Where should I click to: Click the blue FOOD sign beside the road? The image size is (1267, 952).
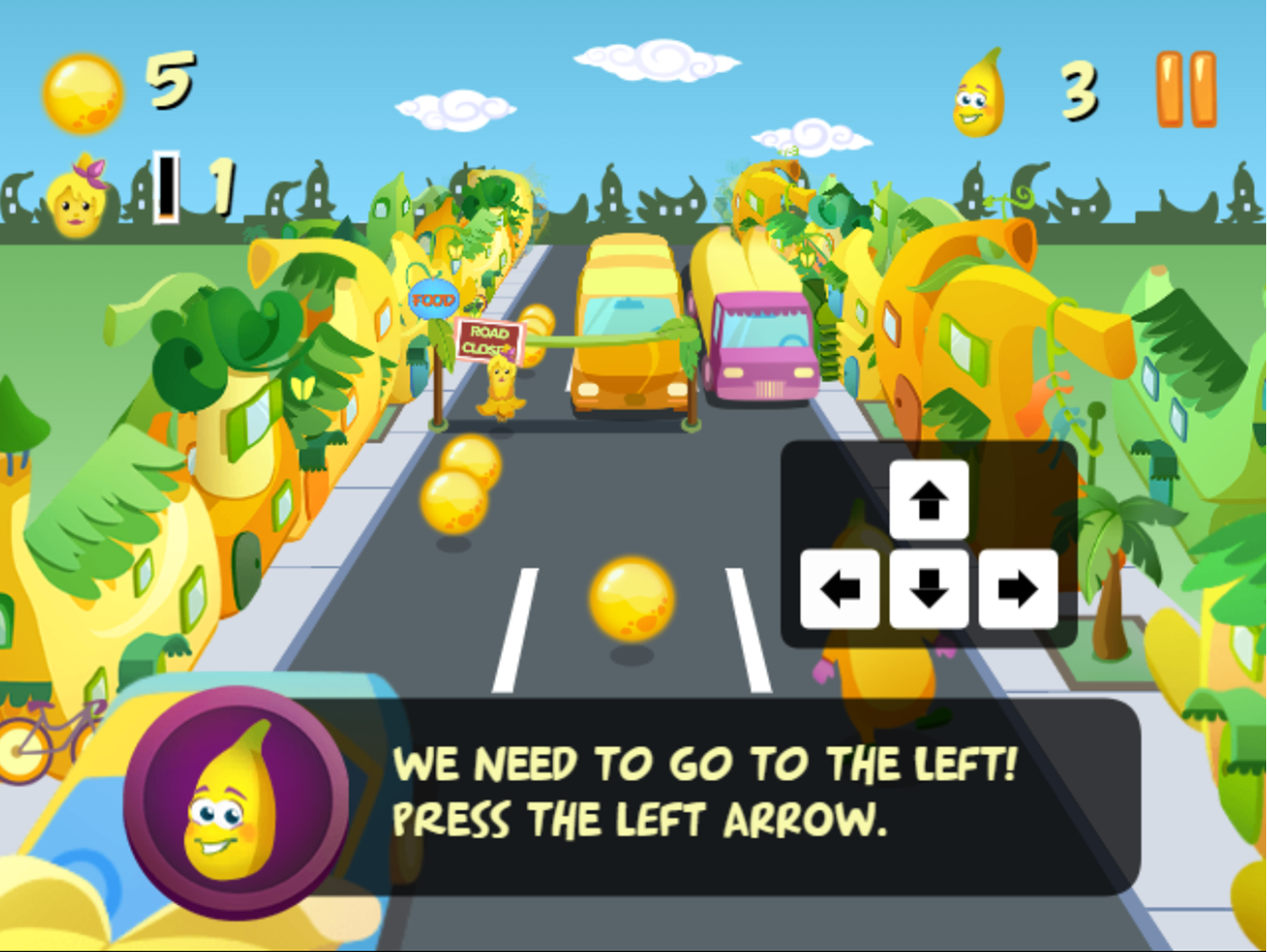click(432, 297)
